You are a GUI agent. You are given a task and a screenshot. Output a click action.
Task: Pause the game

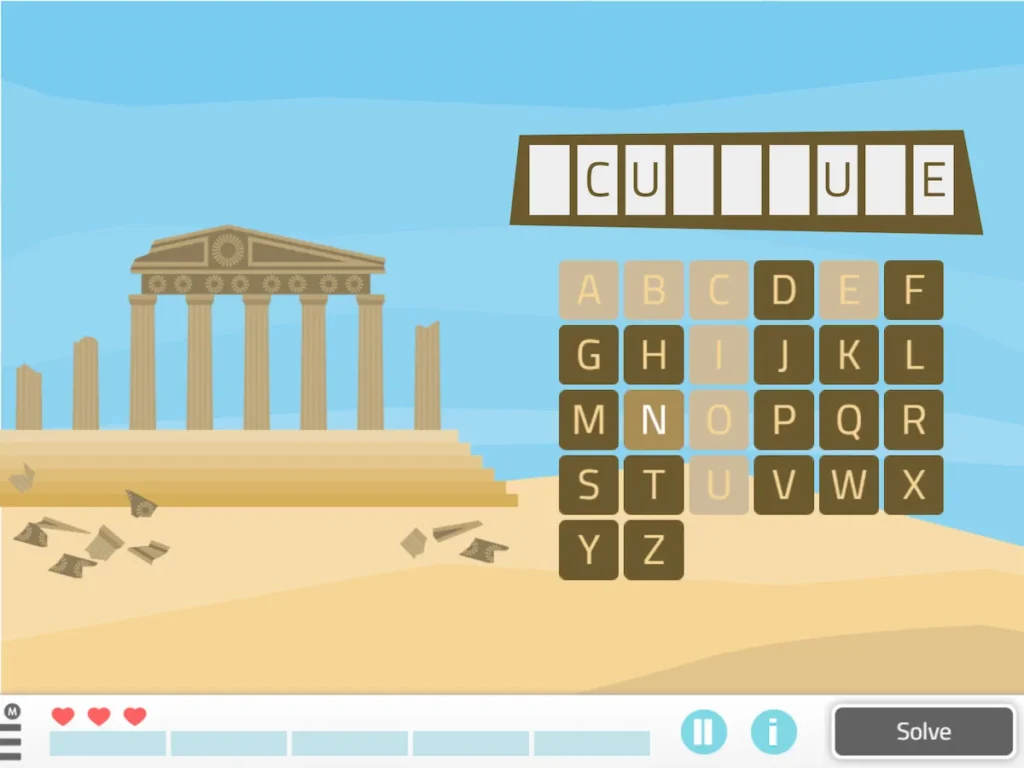[704, 731]
